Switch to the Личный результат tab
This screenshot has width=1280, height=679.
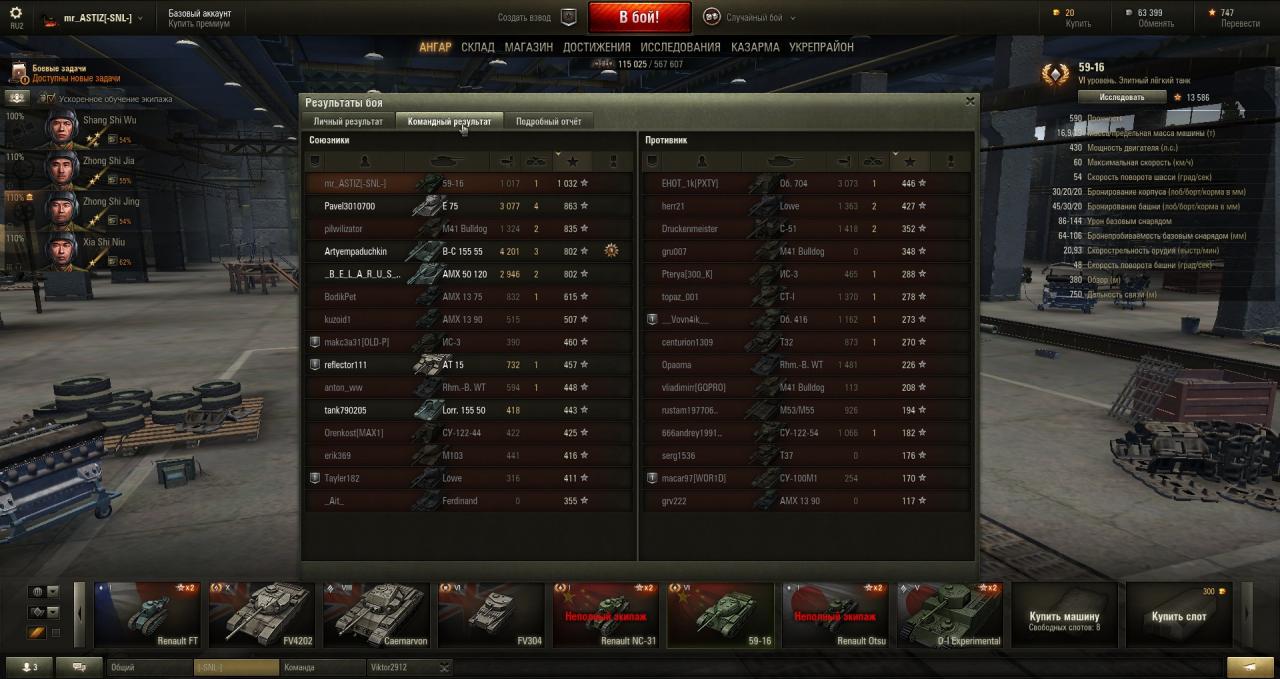pos(348,121)
